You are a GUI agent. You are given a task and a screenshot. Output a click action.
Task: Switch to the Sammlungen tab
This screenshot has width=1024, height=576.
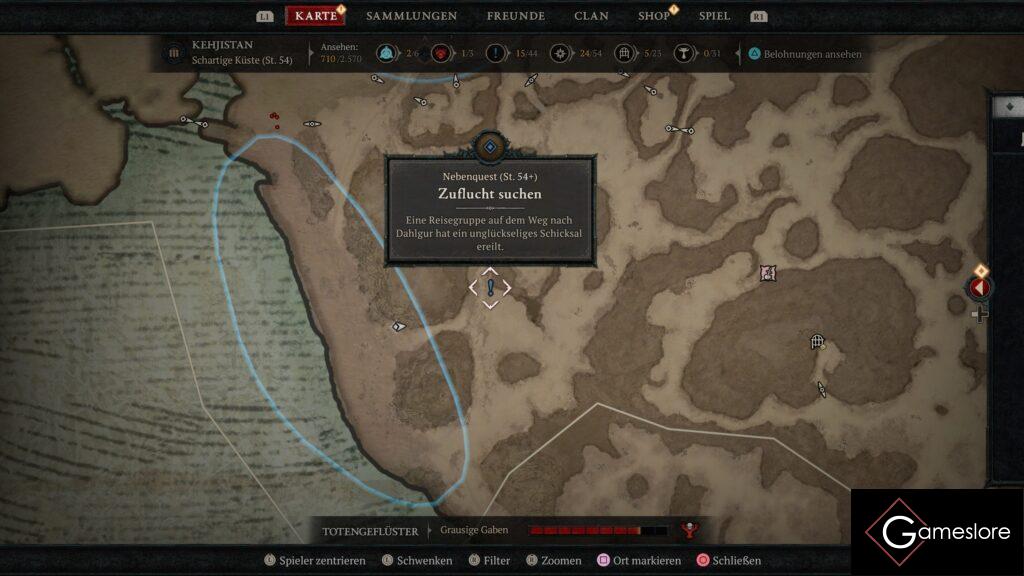[x=411, y=16]
